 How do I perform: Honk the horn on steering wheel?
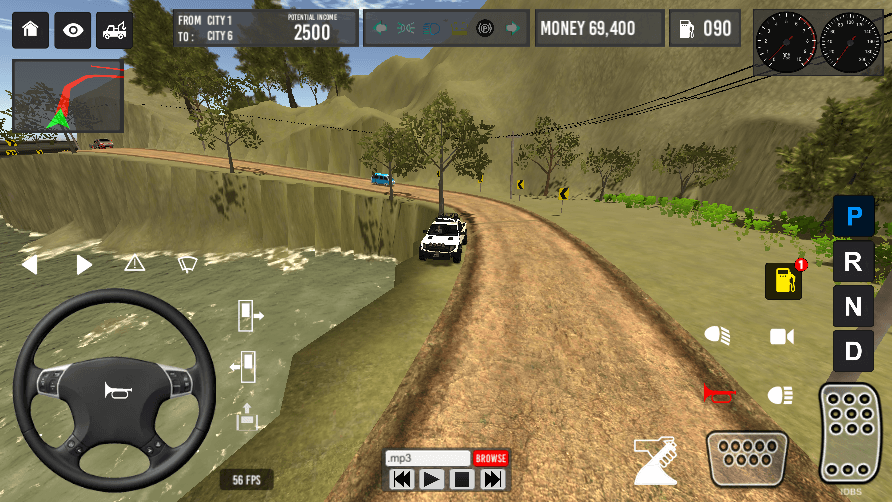[x=115, y=391]
